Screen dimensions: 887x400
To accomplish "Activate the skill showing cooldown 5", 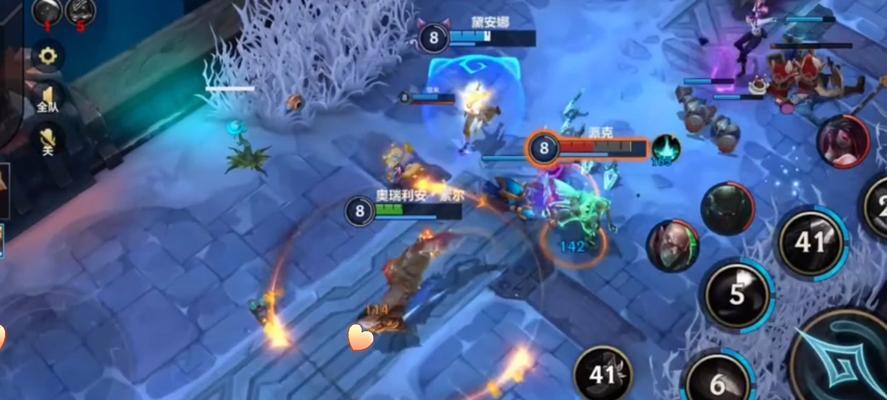I will (x=737, y=295).
